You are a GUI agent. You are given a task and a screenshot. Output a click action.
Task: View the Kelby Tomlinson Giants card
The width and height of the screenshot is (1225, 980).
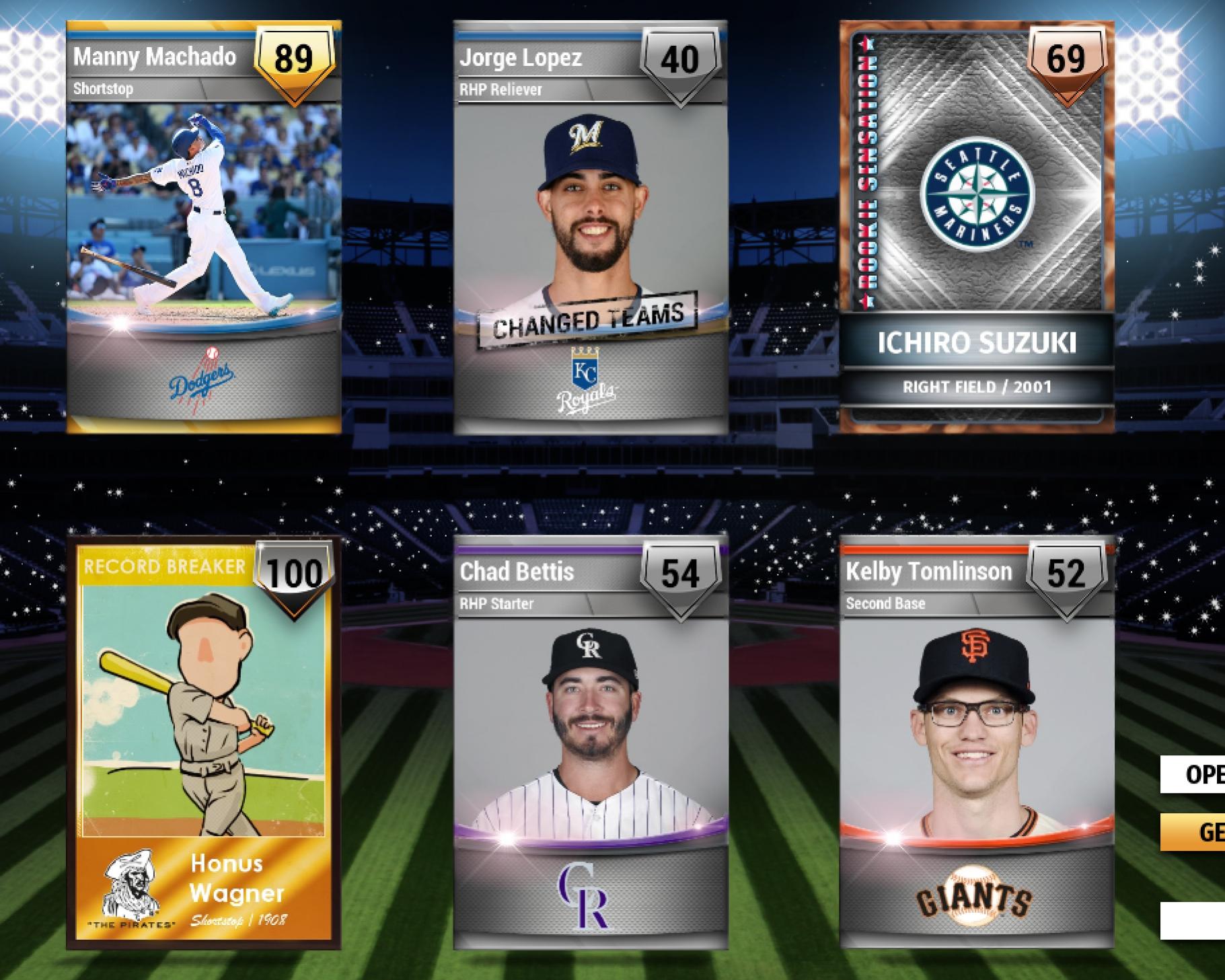point(976,743)
